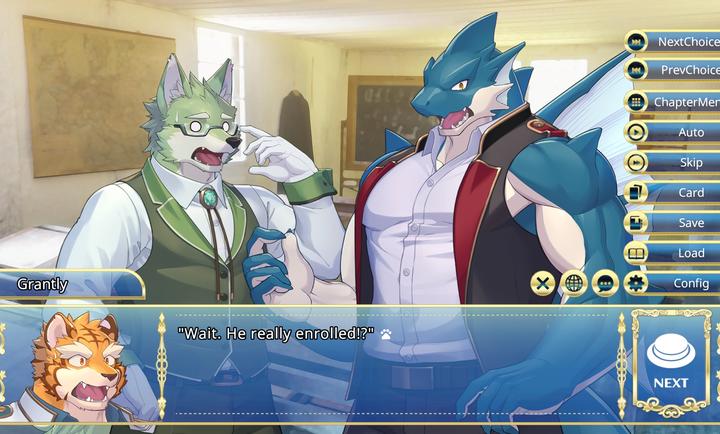Viewport: 720px width, 434px height.
Task: Go back with PrevChoice
Action: [675, 70]
